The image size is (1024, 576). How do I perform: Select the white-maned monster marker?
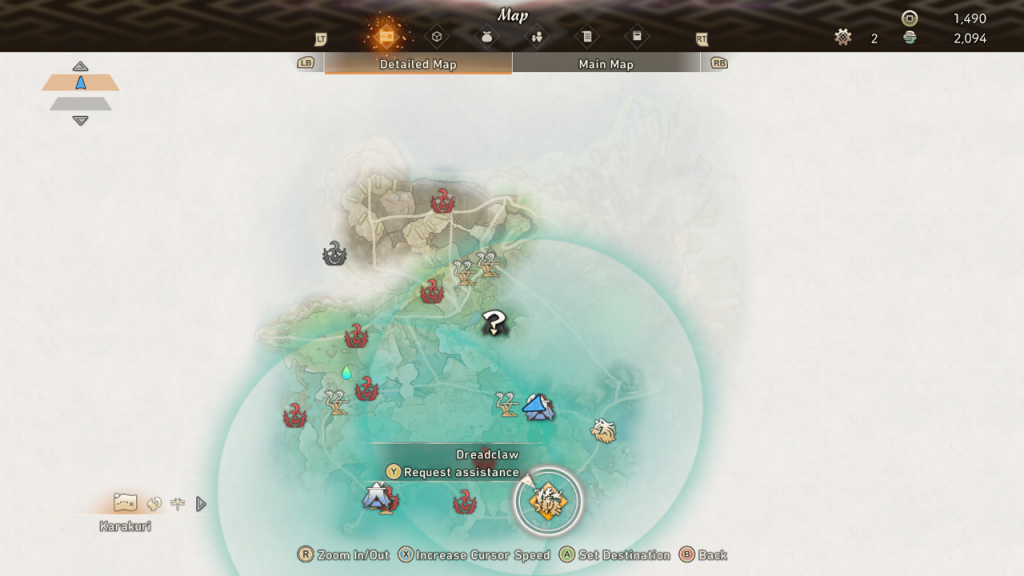click(603, 431)
